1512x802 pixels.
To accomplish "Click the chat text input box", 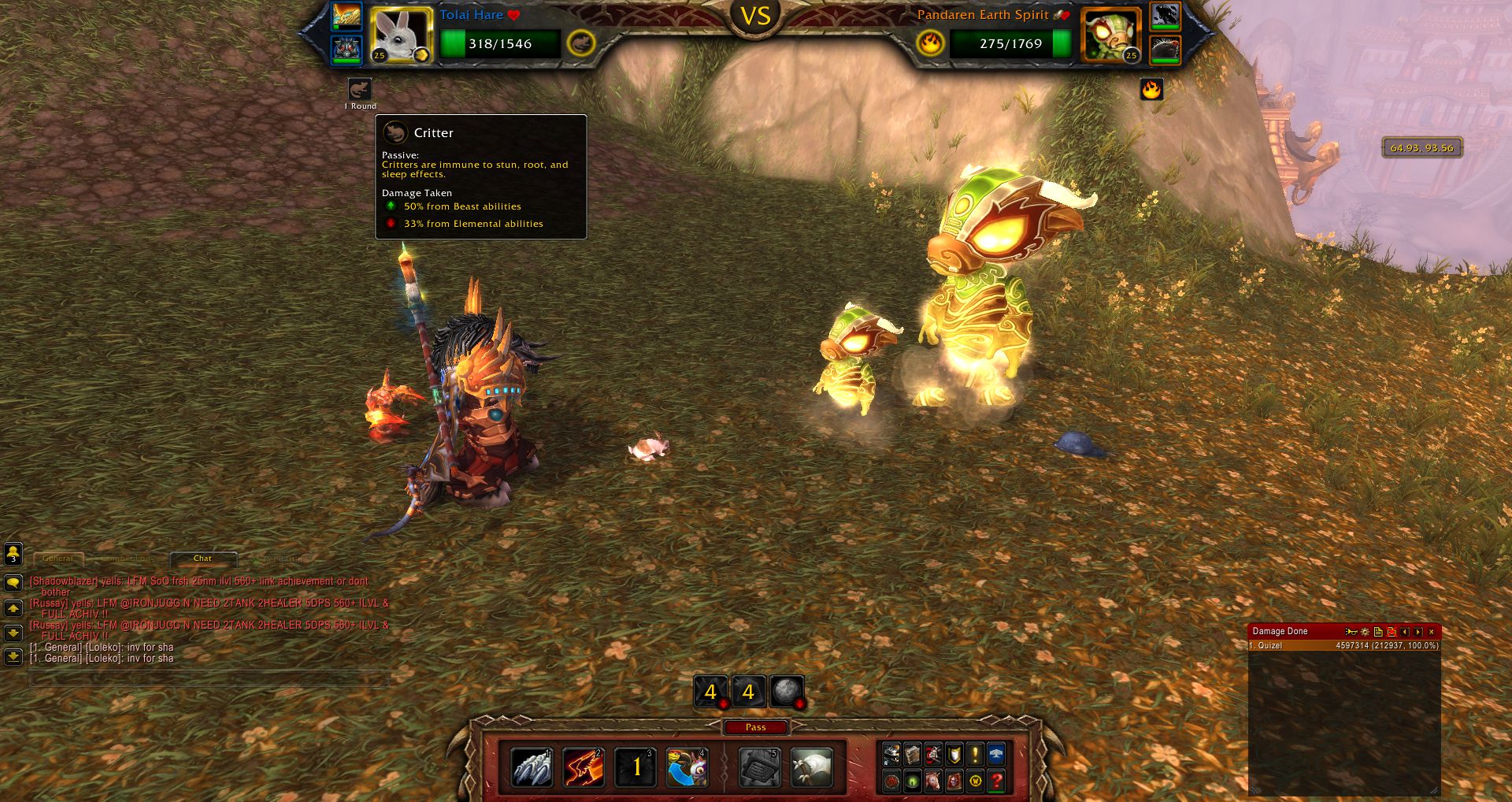I will 209,679.
